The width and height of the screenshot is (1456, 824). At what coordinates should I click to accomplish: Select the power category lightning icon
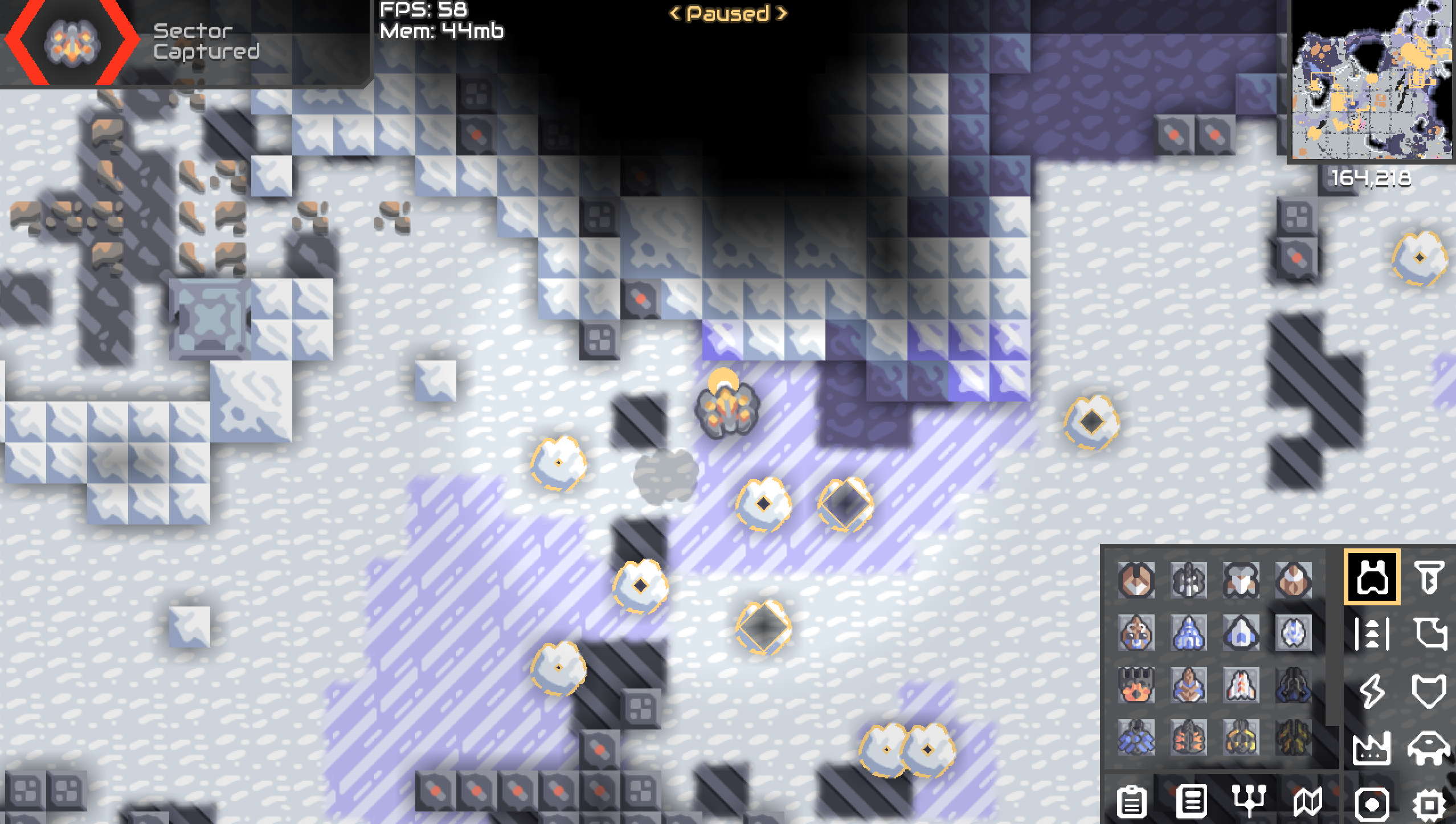point(1371,690)
